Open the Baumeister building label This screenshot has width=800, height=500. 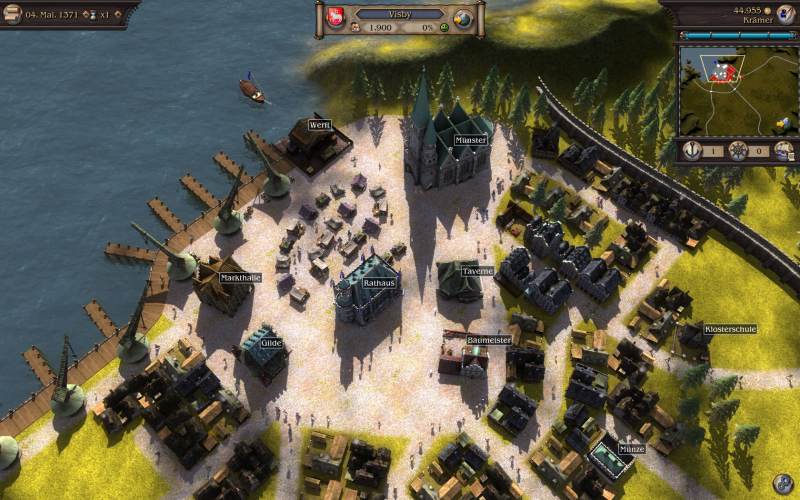489,340
